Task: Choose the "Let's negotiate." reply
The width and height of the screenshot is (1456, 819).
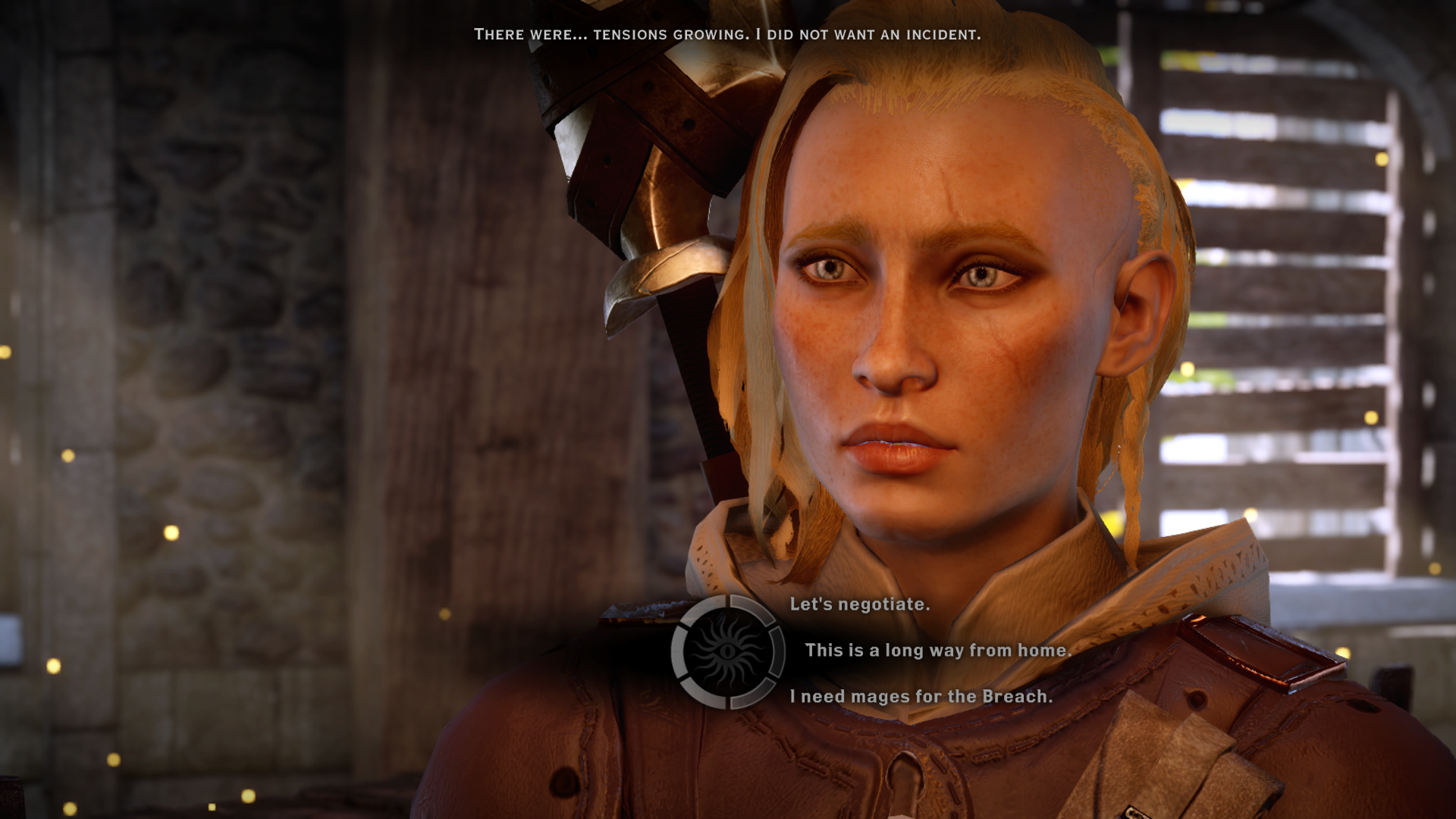Action: [x=859, y=604]
